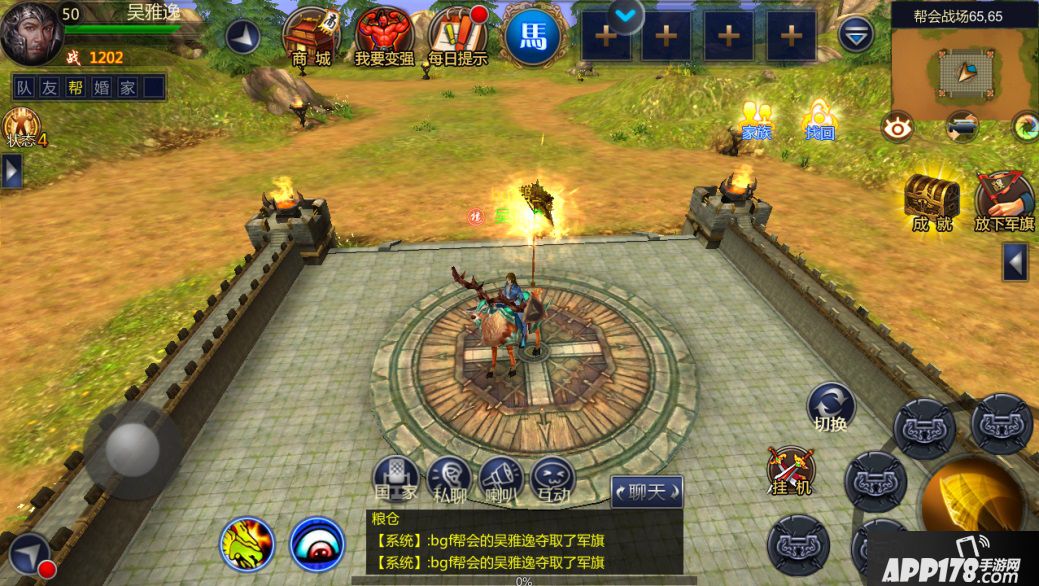Open the 状态 status buffs icon
The width and height of the screenshot is (1039, 586).
click(21, 128)
